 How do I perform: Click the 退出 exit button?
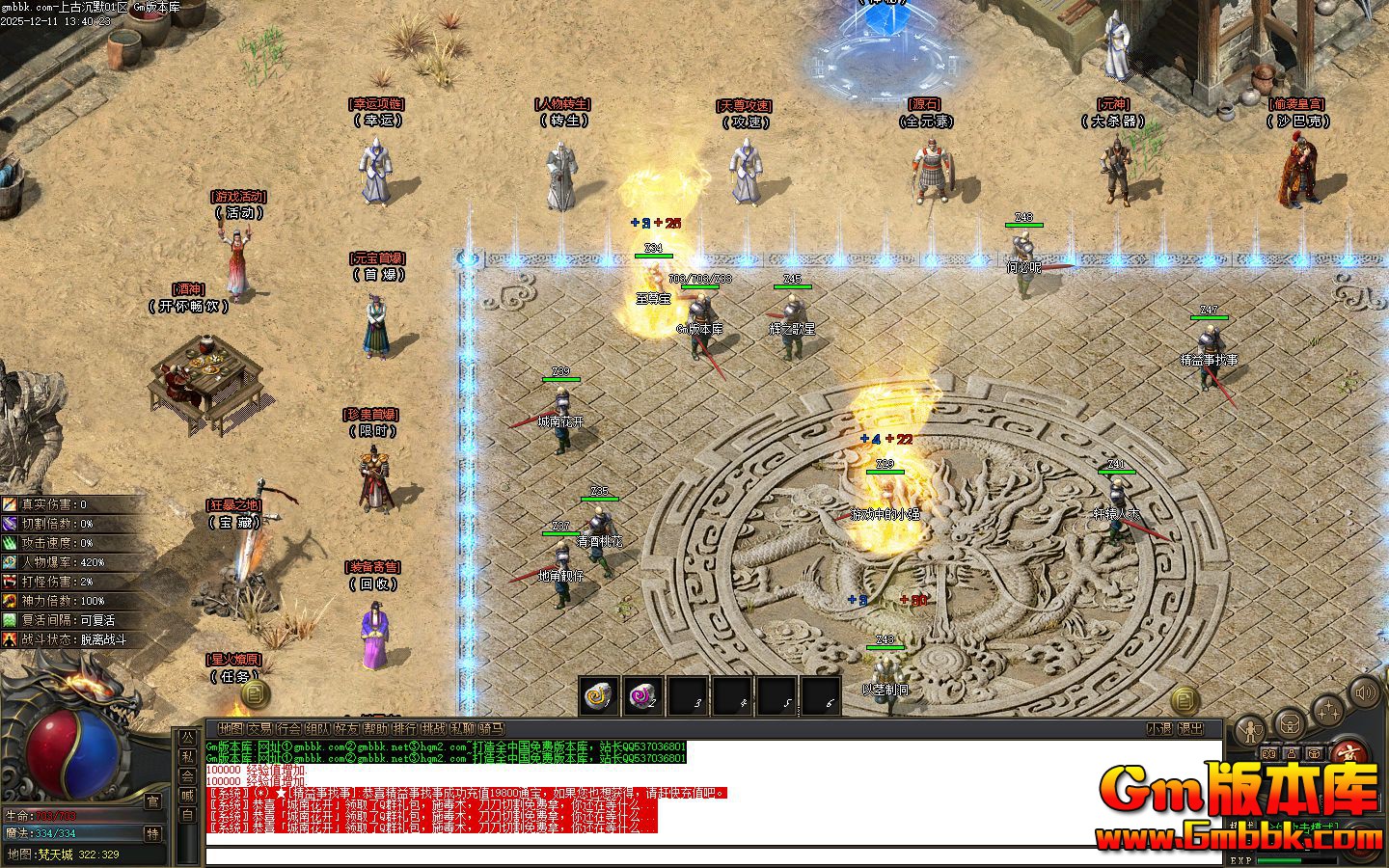pos(1191,728)
